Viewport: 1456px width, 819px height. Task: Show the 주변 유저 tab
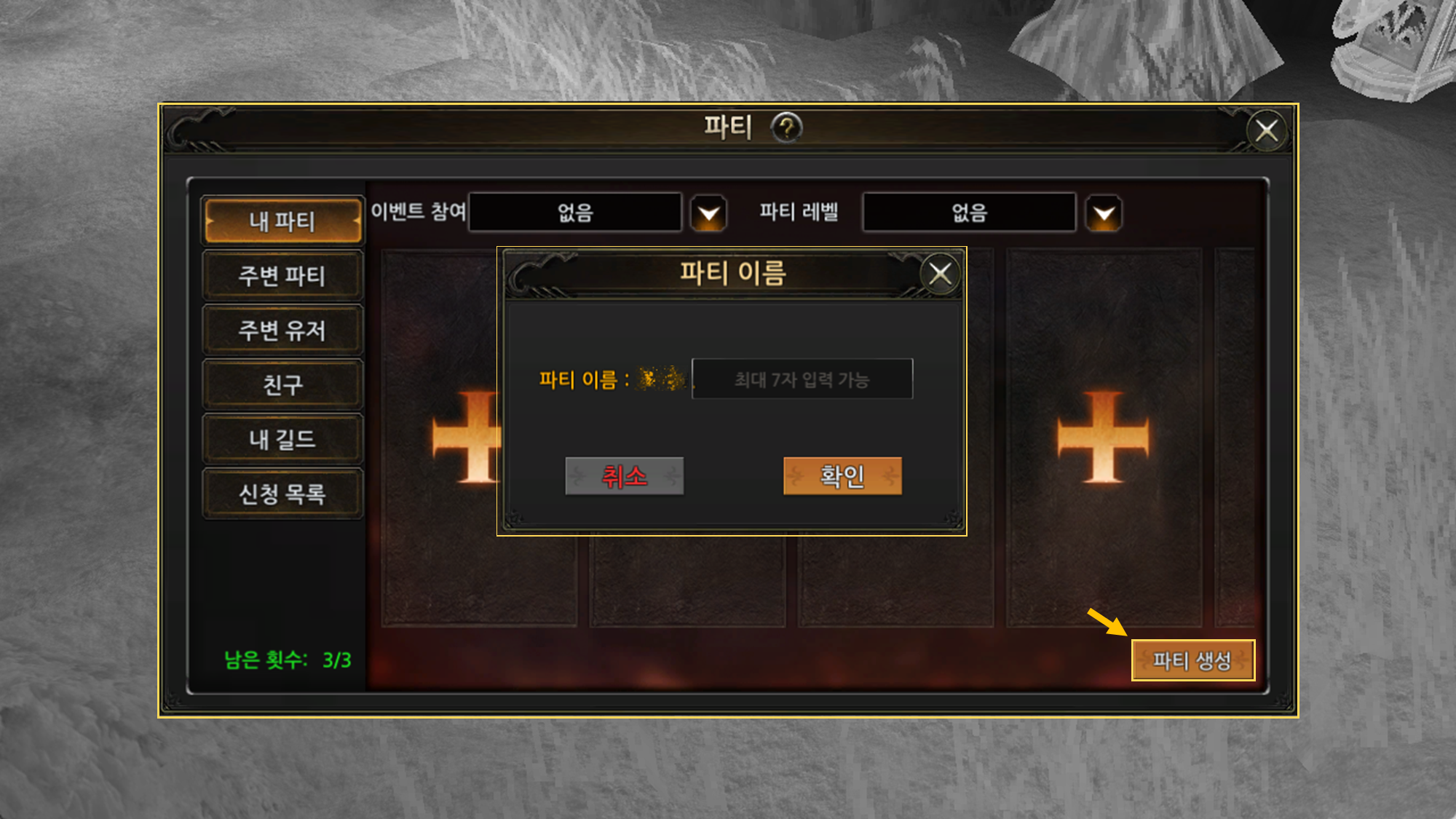point(282,331)
